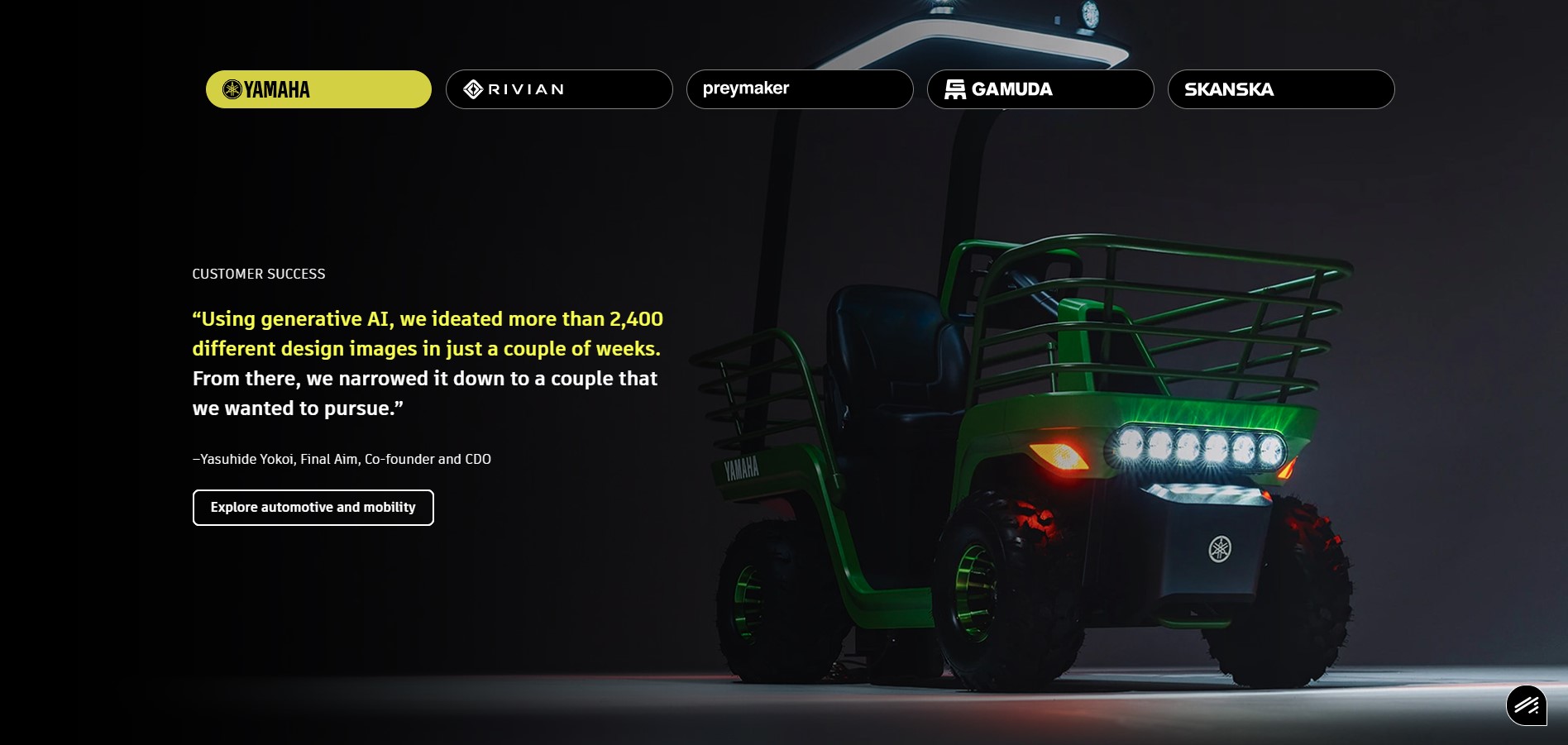Choose the Gamuda tab

pos(1040,89)
